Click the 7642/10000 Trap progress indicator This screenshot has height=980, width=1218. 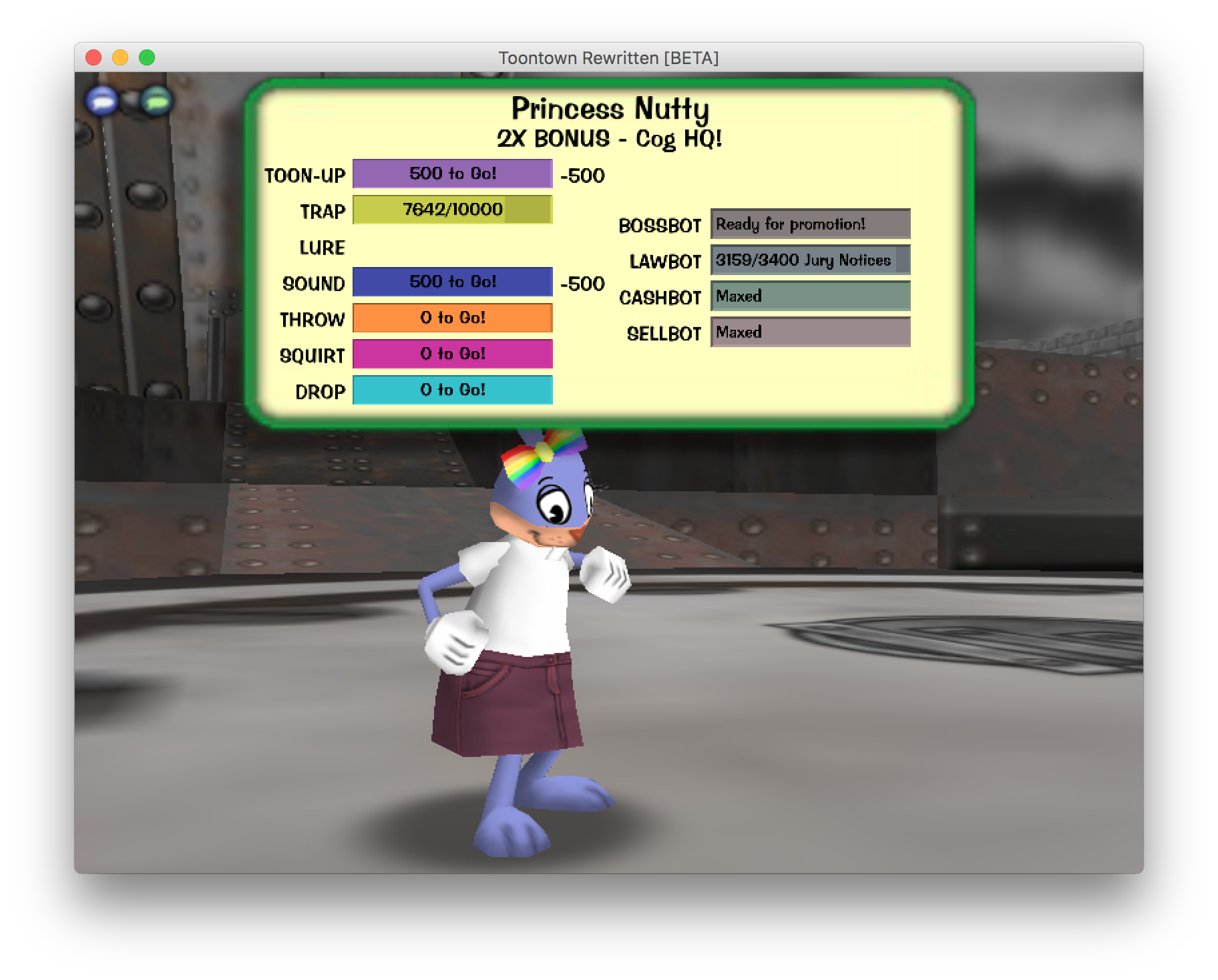pos(451,208)
